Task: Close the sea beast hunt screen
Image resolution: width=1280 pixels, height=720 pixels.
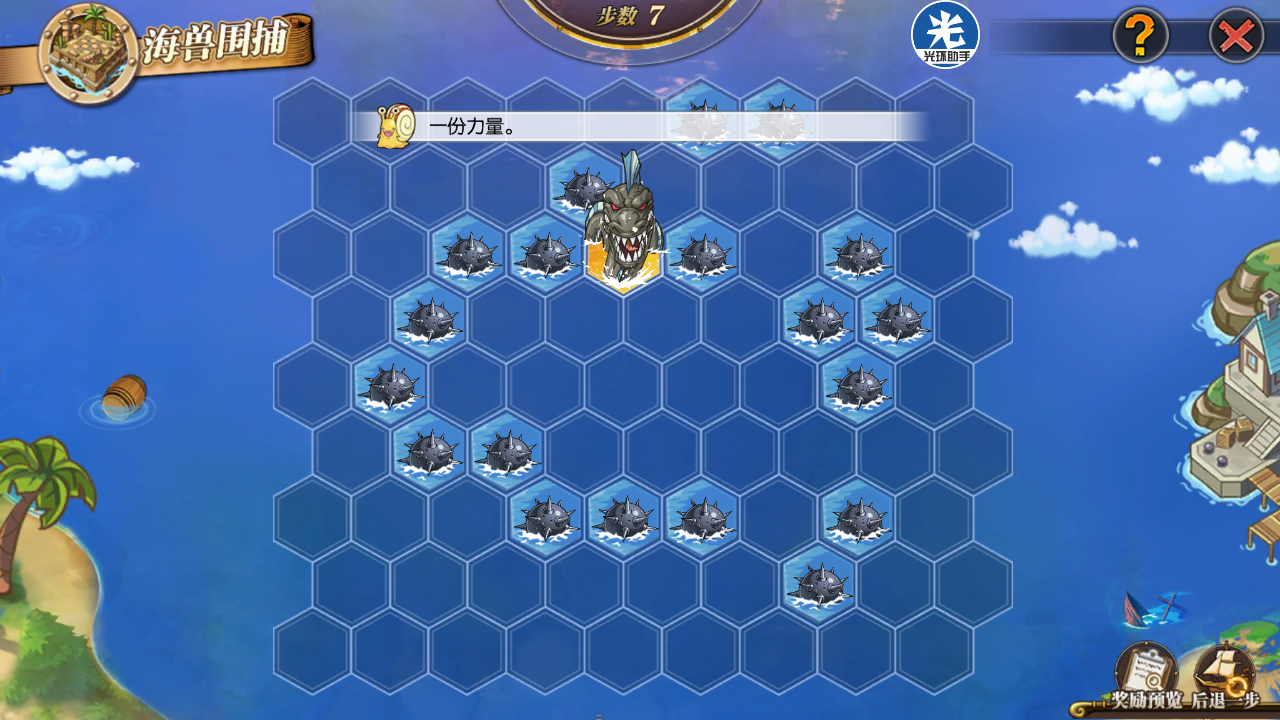Action: pyautogui.click(x=1237, y=37)
